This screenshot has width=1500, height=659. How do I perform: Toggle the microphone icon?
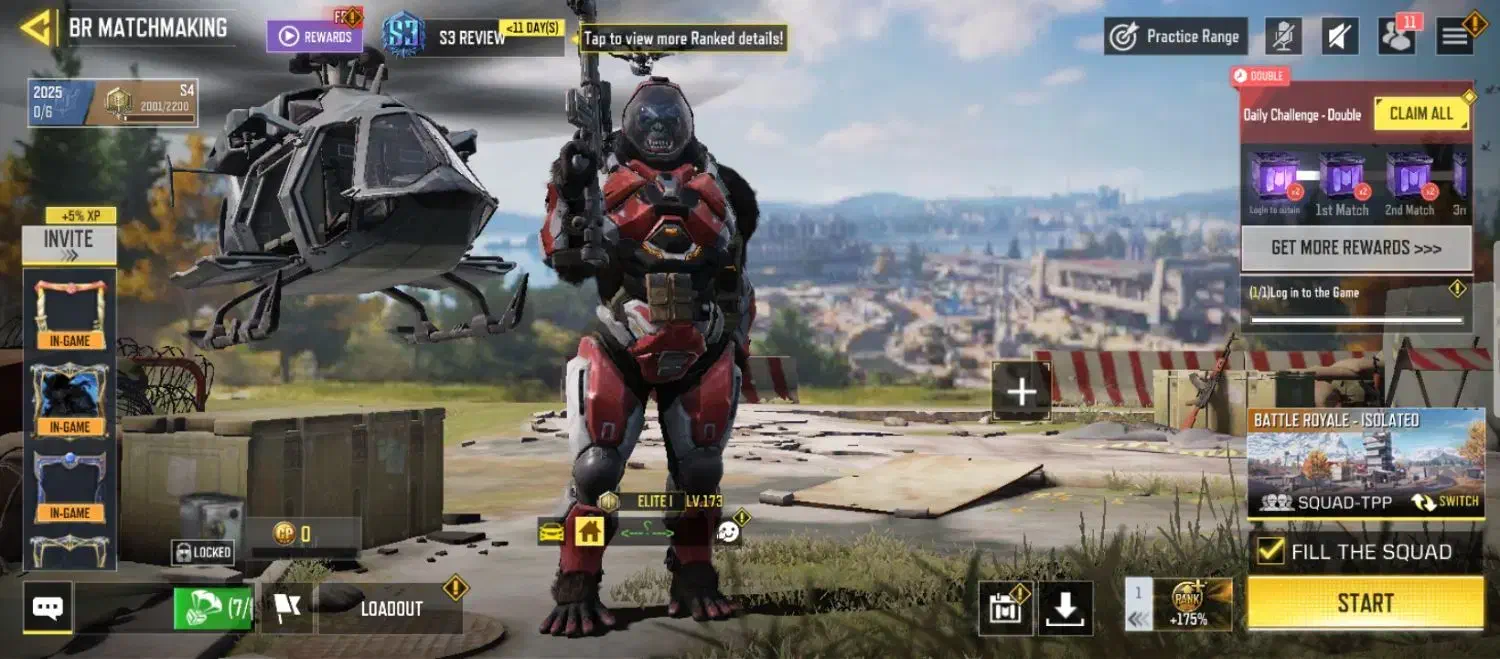pyautogui.click(x=1283, y=36)
